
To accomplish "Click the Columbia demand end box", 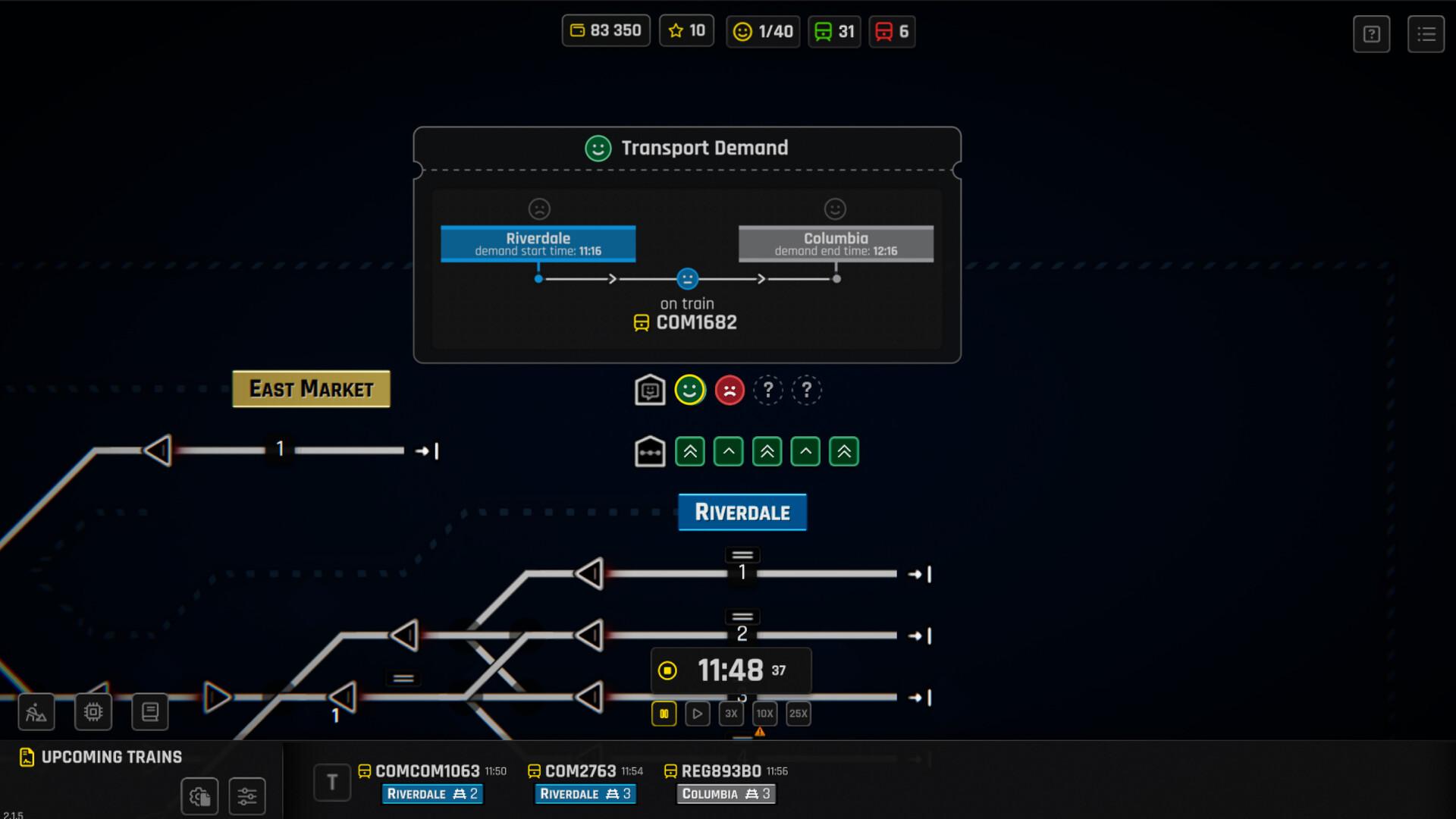I will 836,243.
